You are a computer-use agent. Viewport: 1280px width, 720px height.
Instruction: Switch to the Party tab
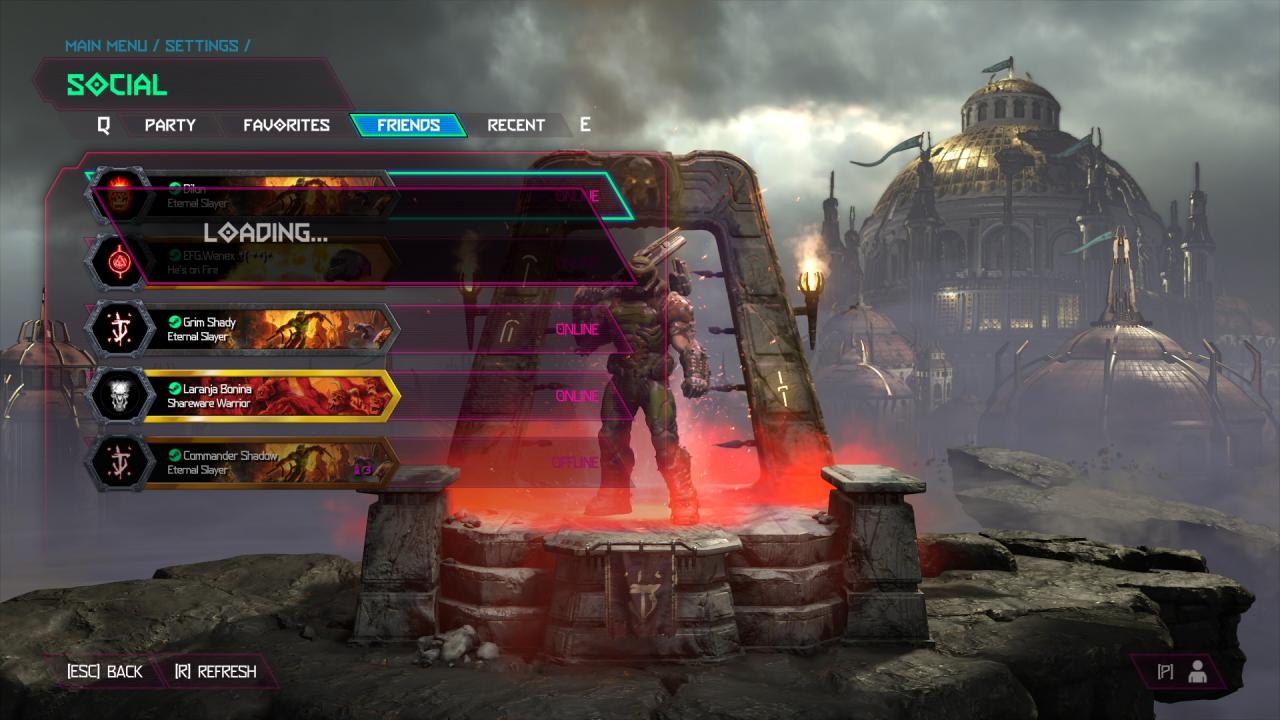pyautogui.click(x=170, y=125)
